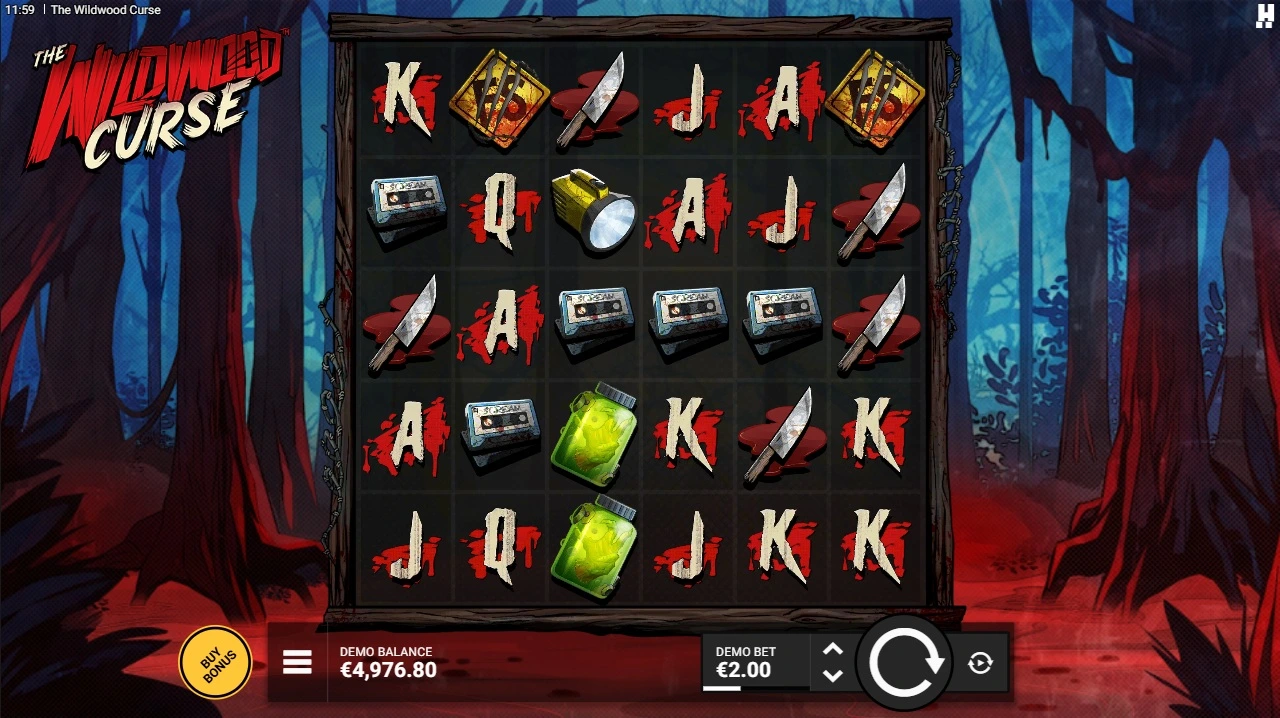Open the Buy Bonus feature
1280x718 pixels.
coord(214,661)
